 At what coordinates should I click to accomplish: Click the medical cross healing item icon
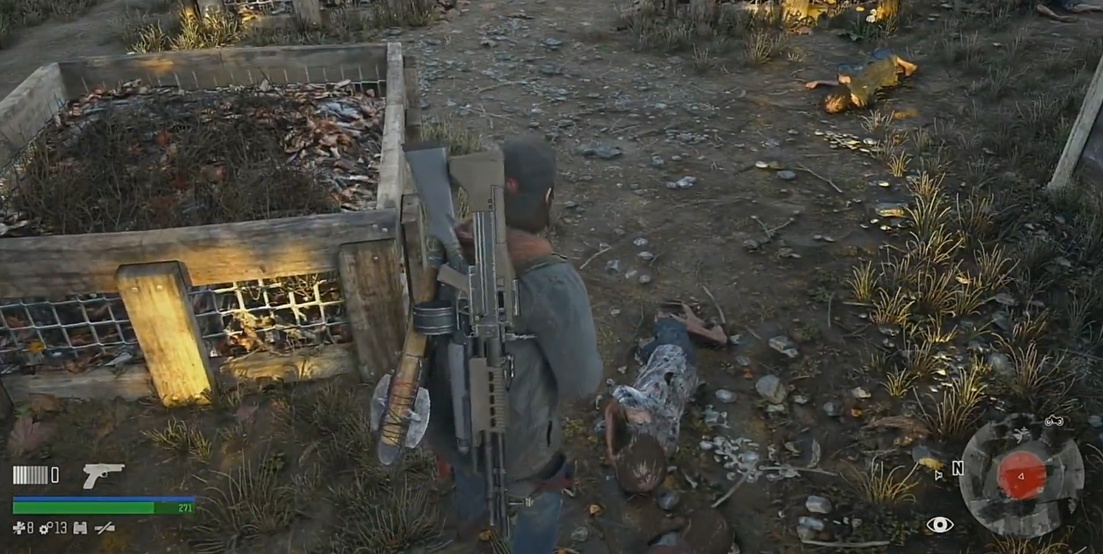(x=18, y=528)
